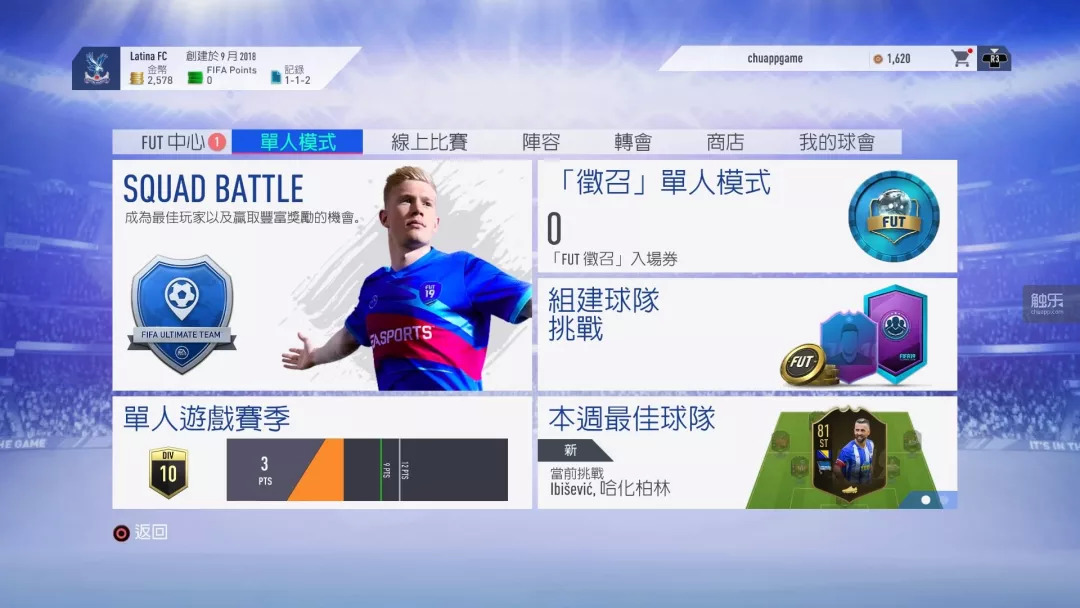Open the 本週最佳球隊 tile
This screenshot has width=1080, height=608.
747,452
